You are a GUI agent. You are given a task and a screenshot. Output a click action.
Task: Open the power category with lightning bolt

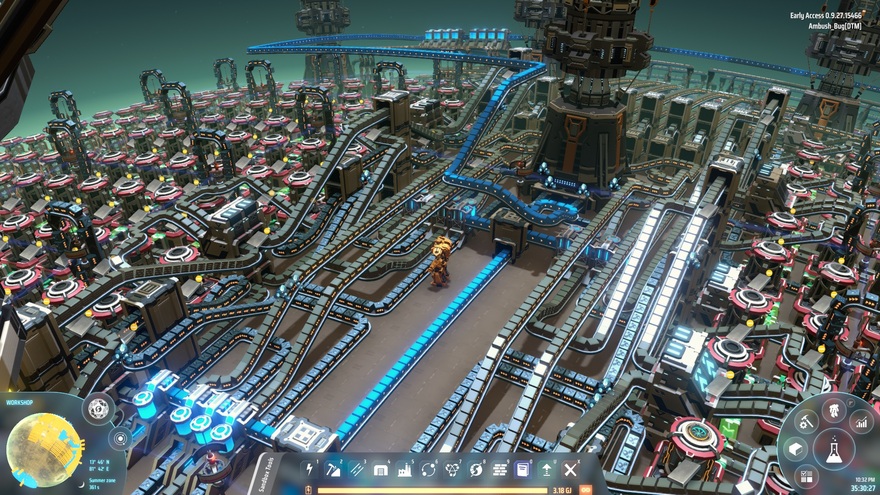[x=309, y=469]
